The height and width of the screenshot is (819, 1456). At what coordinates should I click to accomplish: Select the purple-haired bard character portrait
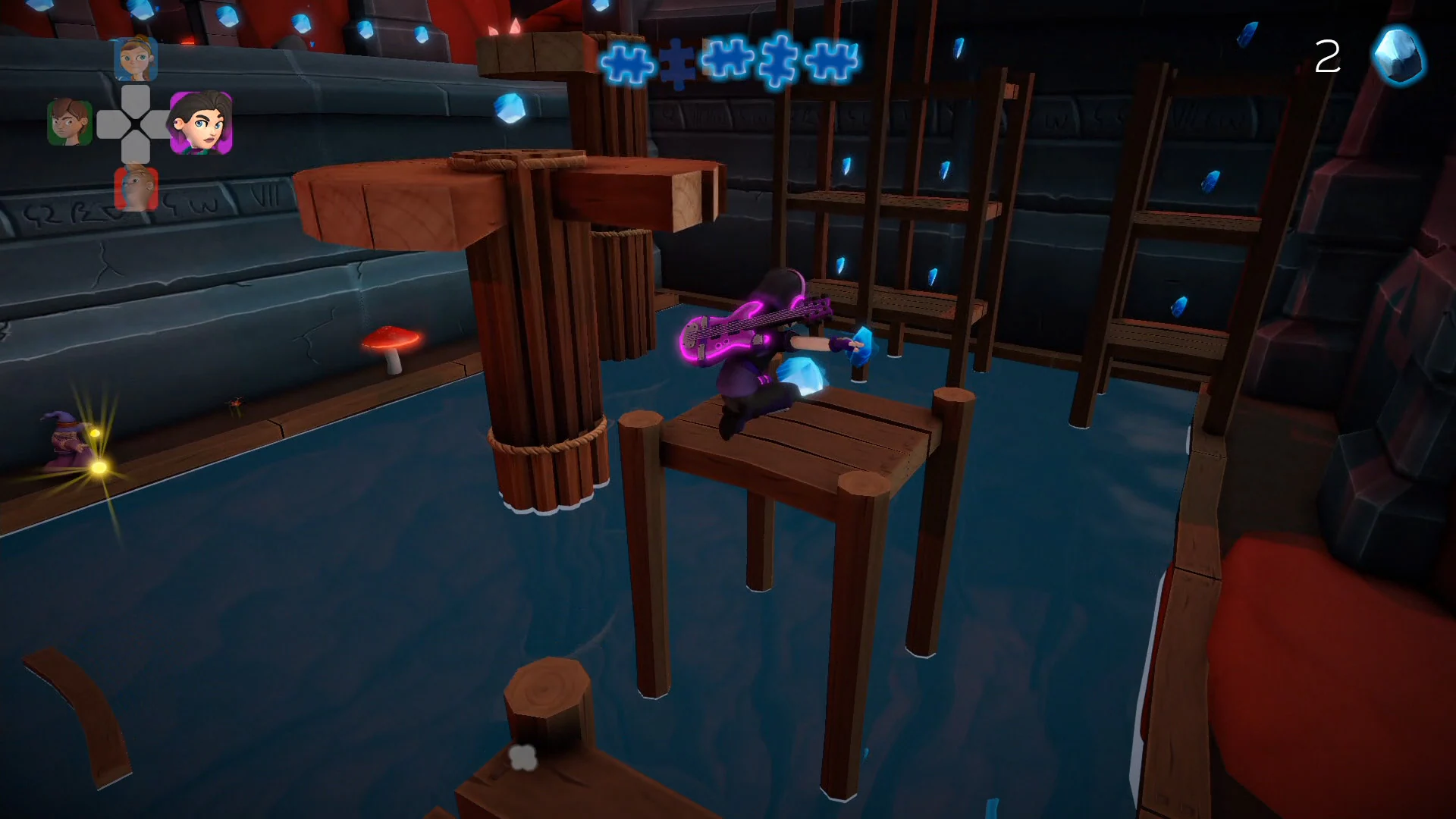tap(202, 124)
